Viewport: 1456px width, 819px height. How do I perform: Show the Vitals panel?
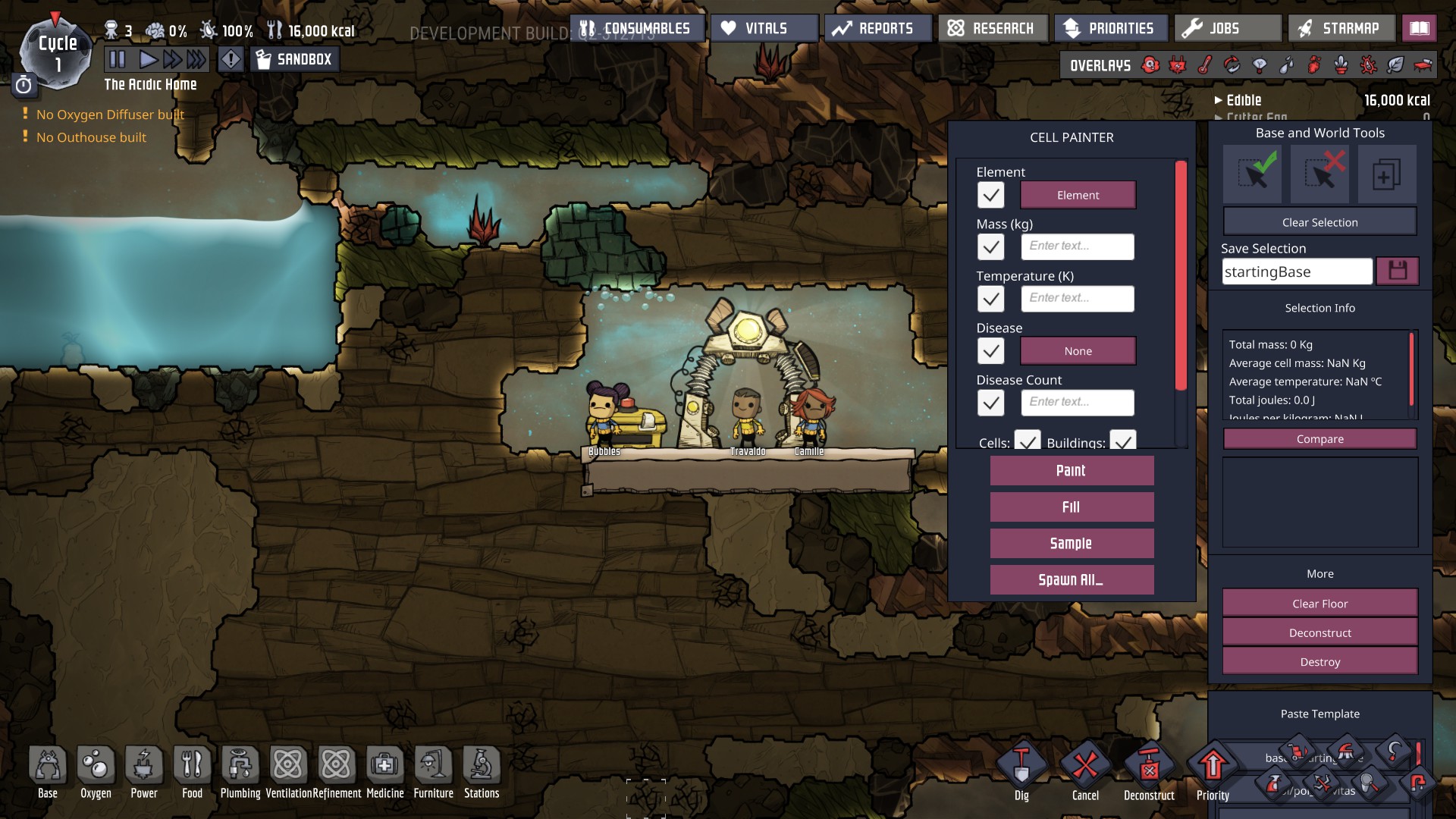(764, 29)
